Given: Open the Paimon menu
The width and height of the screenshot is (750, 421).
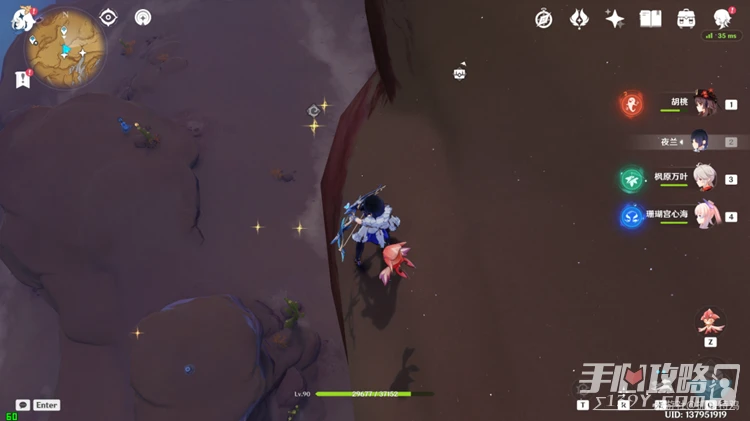Looking at the screenshot, I should [23, 19].
